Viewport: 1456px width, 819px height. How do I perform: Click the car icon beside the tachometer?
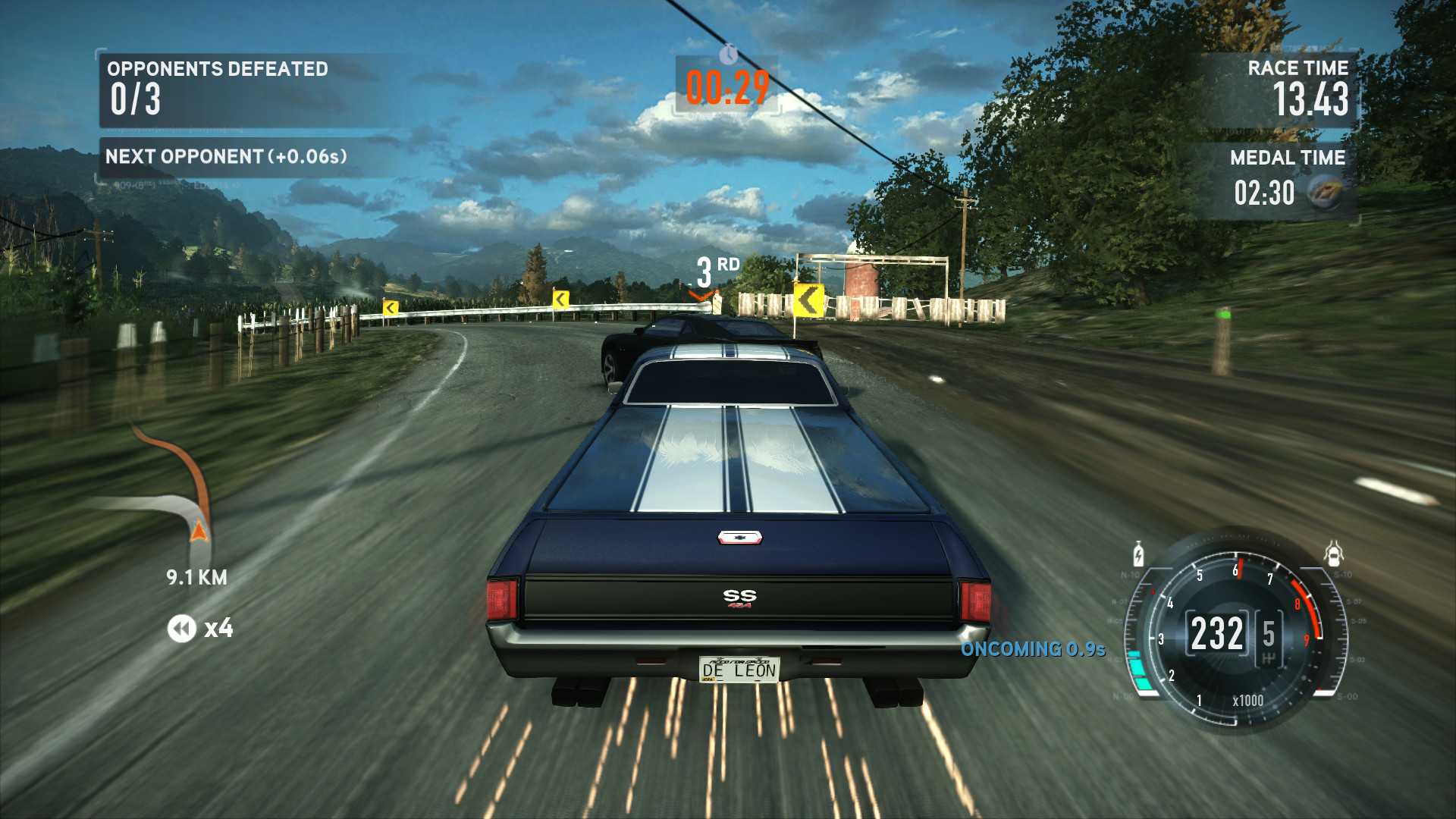1333,554
